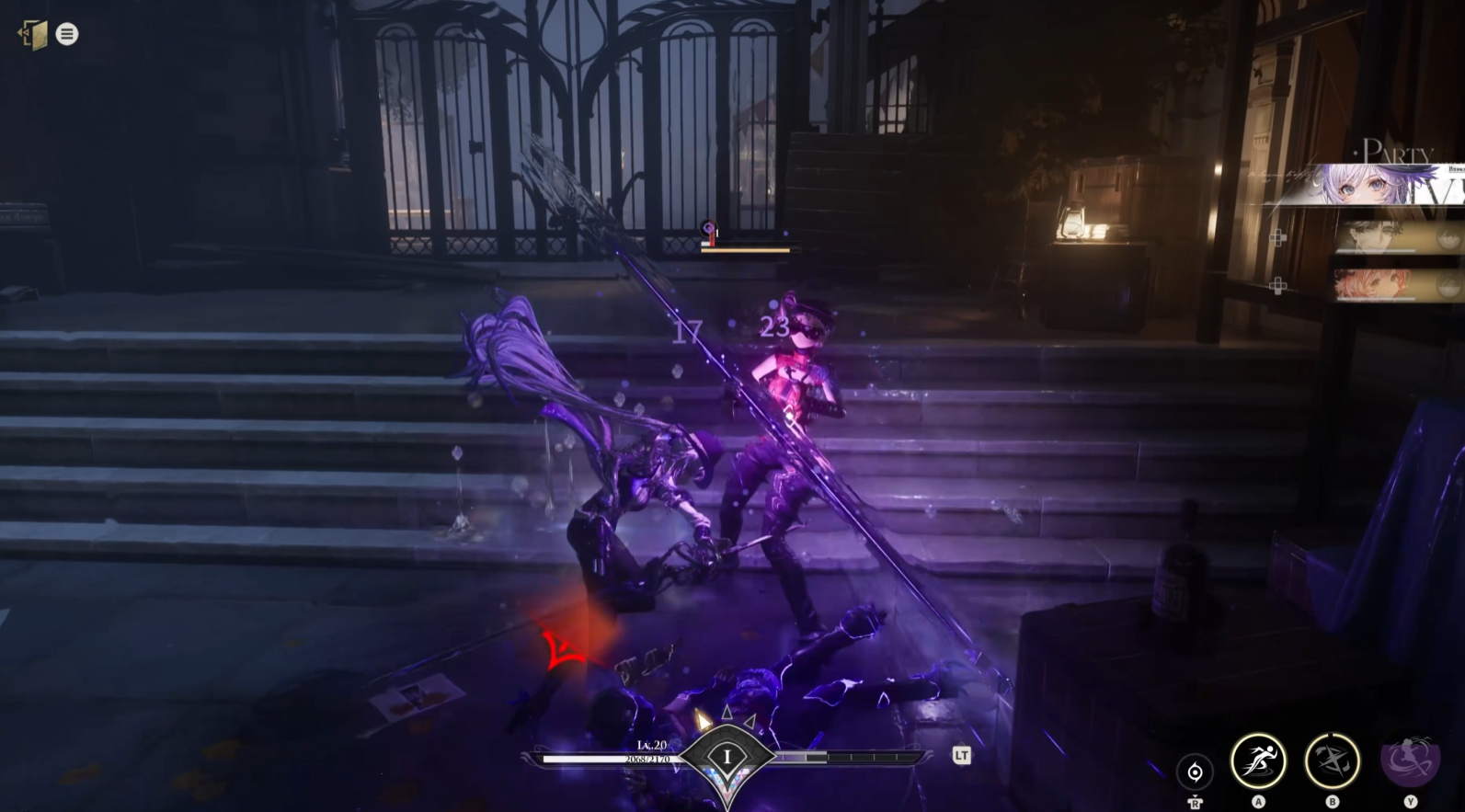1465x812 pixels.
Task: Activate the sprint dash ability icon
Action: (x=1258, y=761)
